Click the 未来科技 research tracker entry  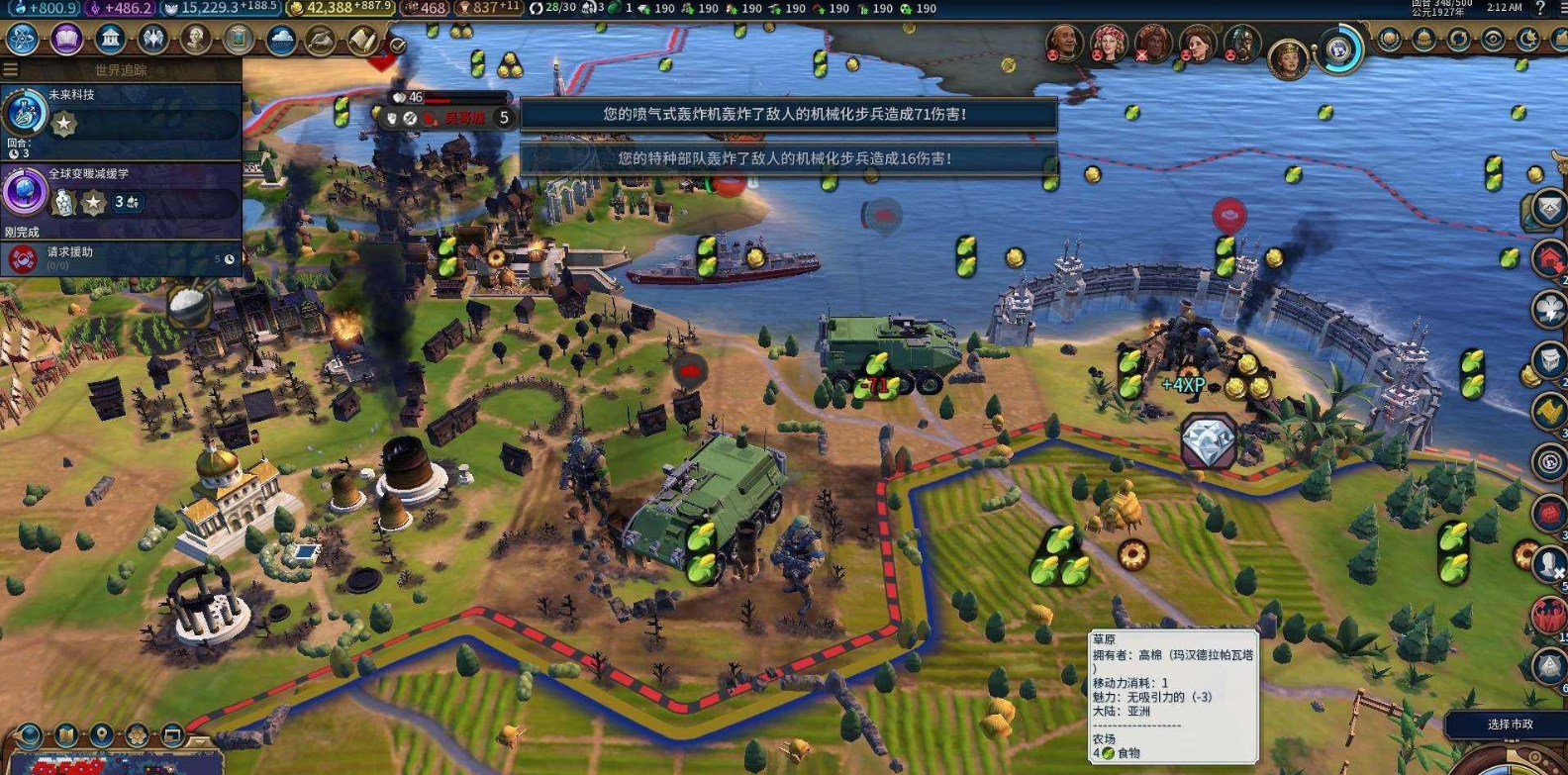click(x=121, y=111)
